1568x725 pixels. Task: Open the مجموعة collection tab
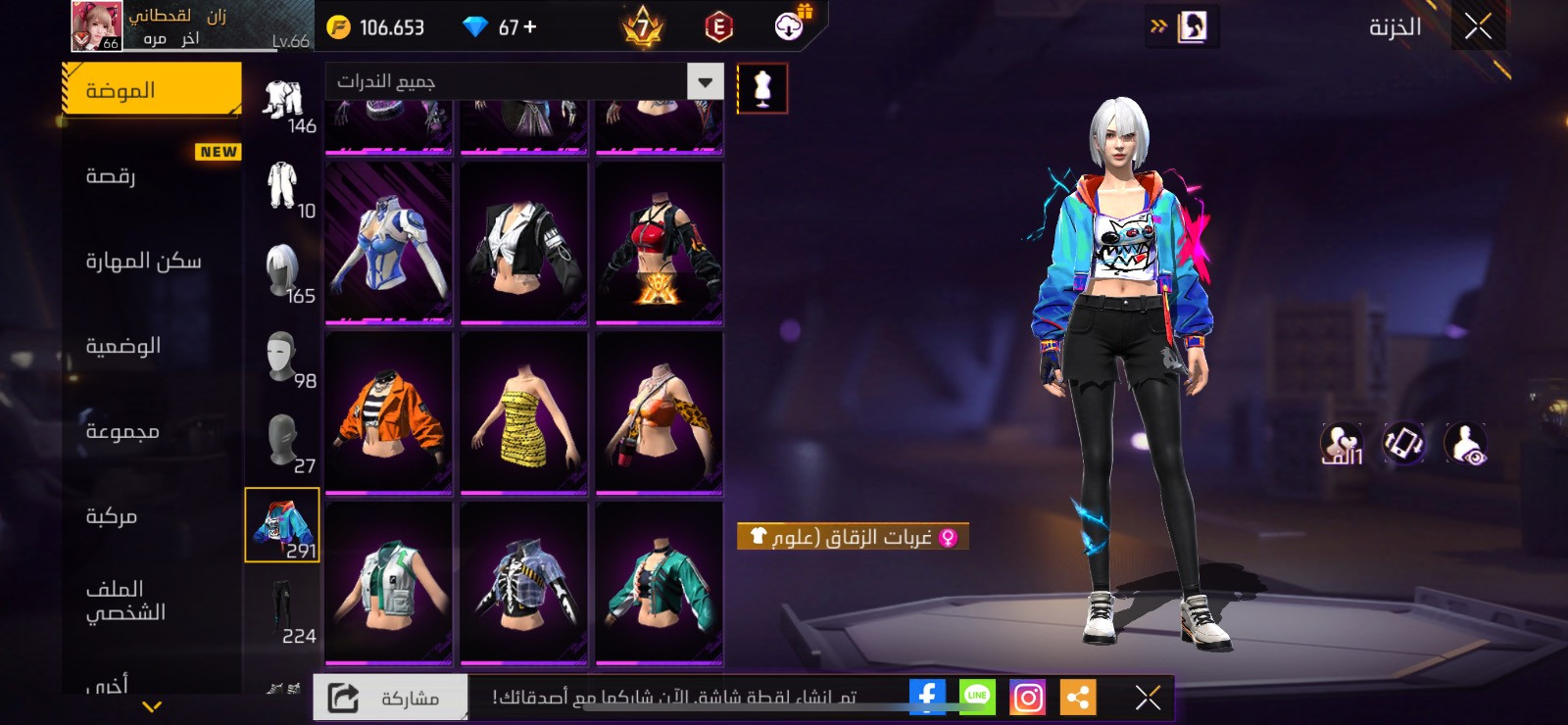pyautogui.click(x=152, y=431)
